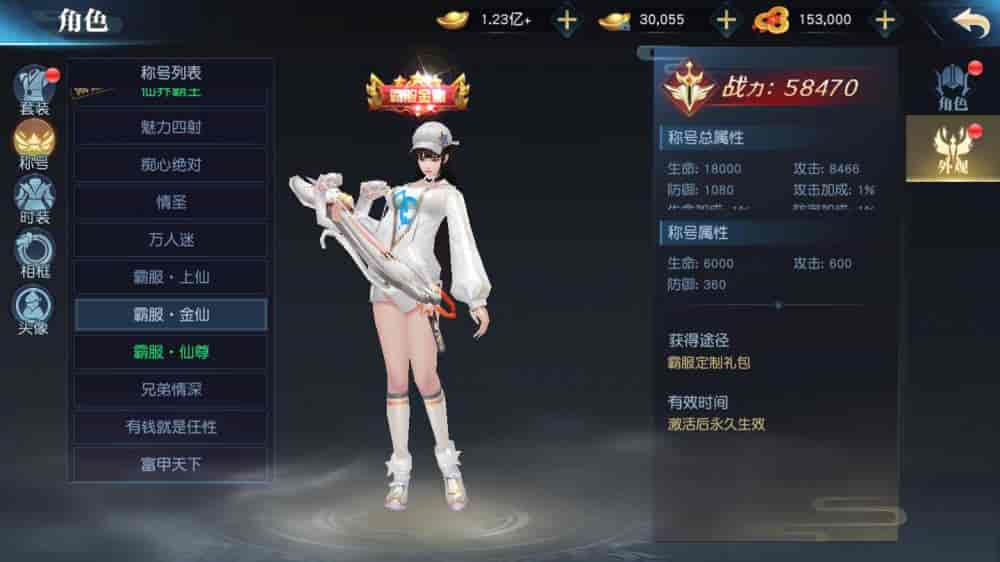Image resolution: width=1000 pixels, height=562 pixels.
Task: Open the 角色 character tab on the right
Action: (952, 86)
